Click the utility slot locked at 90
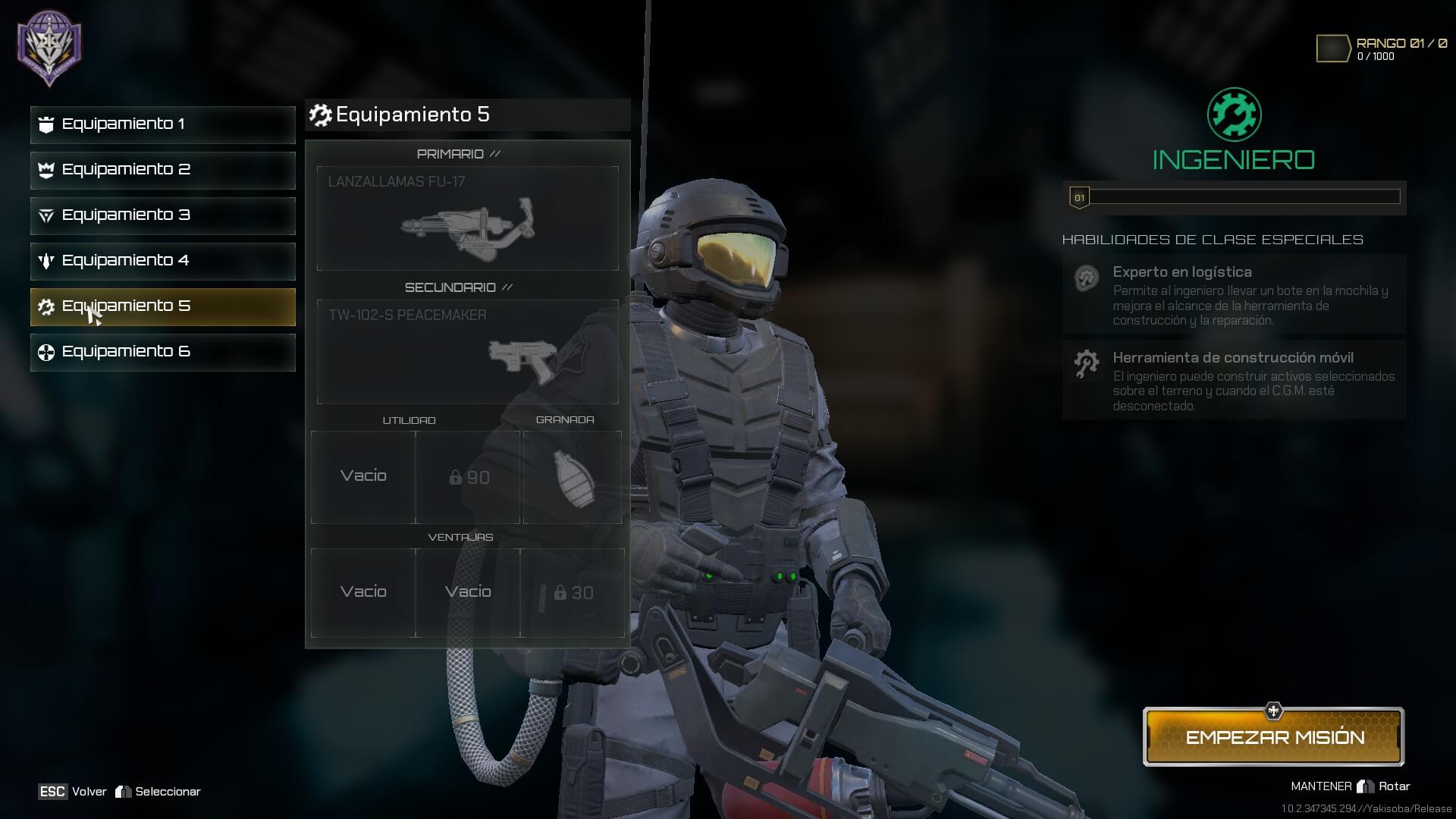Screen dimensions: 1456x819 468,477
